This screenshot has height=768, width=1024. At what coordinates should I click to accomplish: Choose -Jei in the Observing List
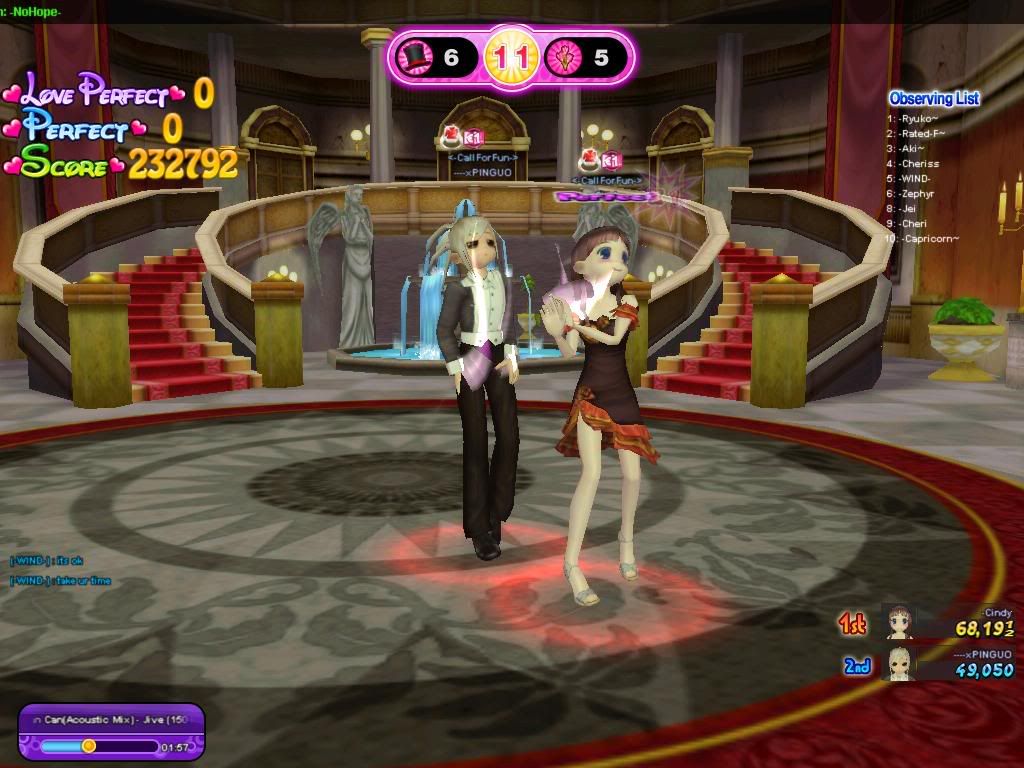point(908,208)
